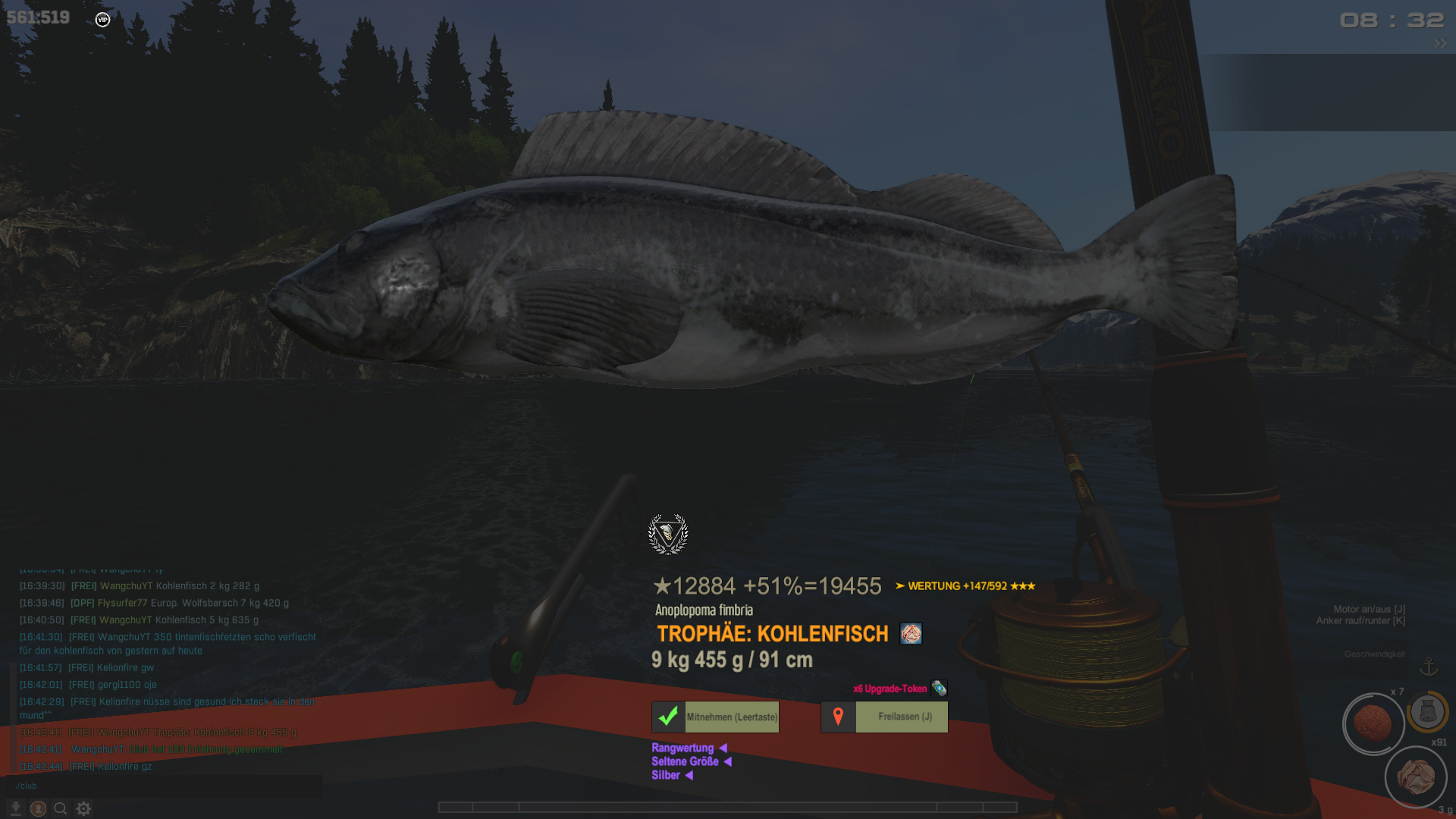Click the trophy laurel badge emblem

668,534
